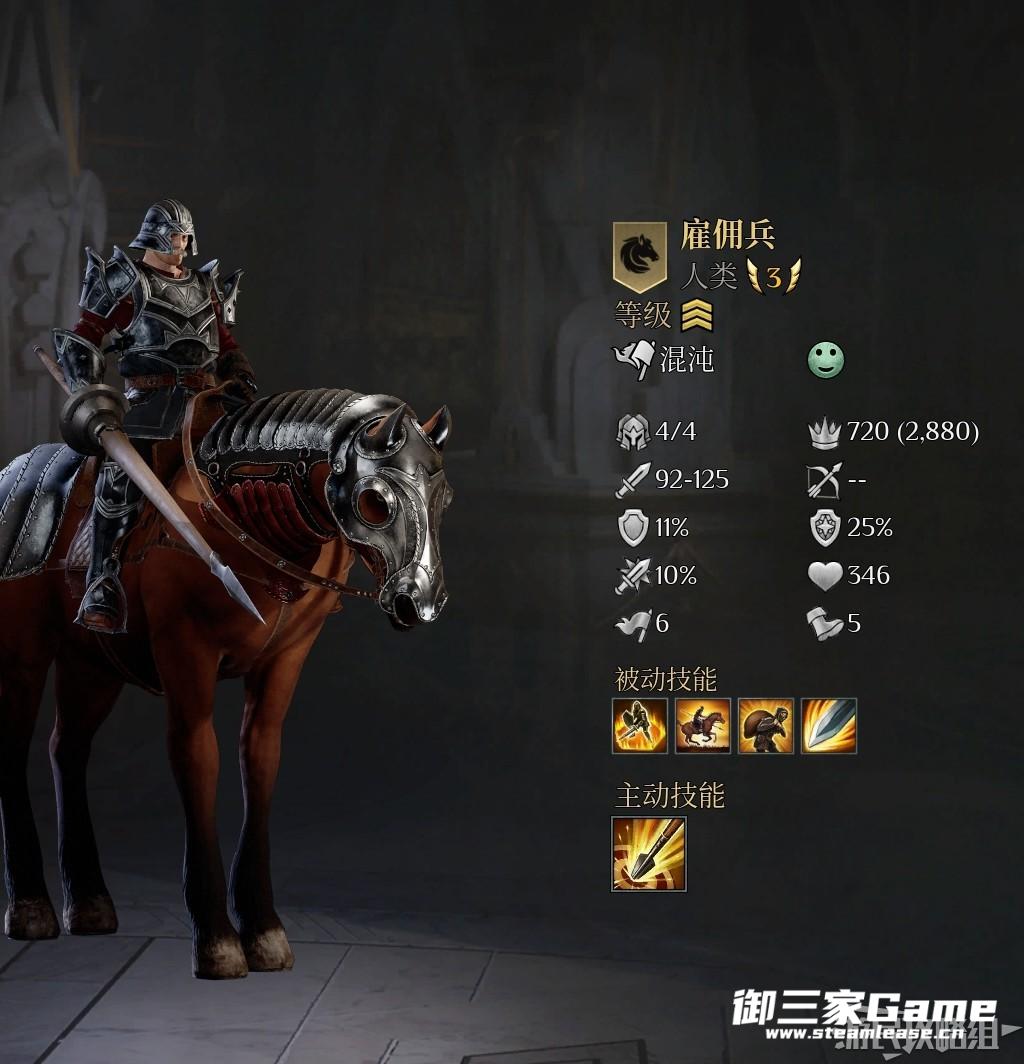1024x1064 pixels.
Task: Click the horse-head faction shield emblem
Action: [639, 256]
